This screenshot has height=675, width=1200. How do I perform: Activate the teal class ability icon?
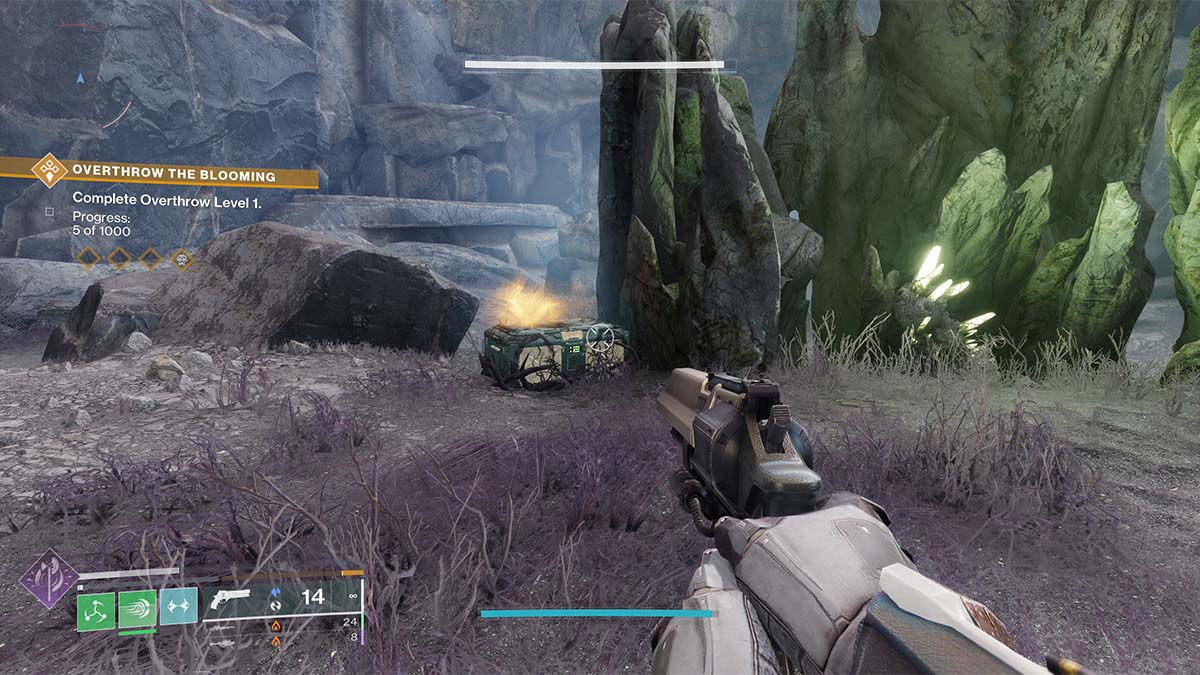coord(178,606)
